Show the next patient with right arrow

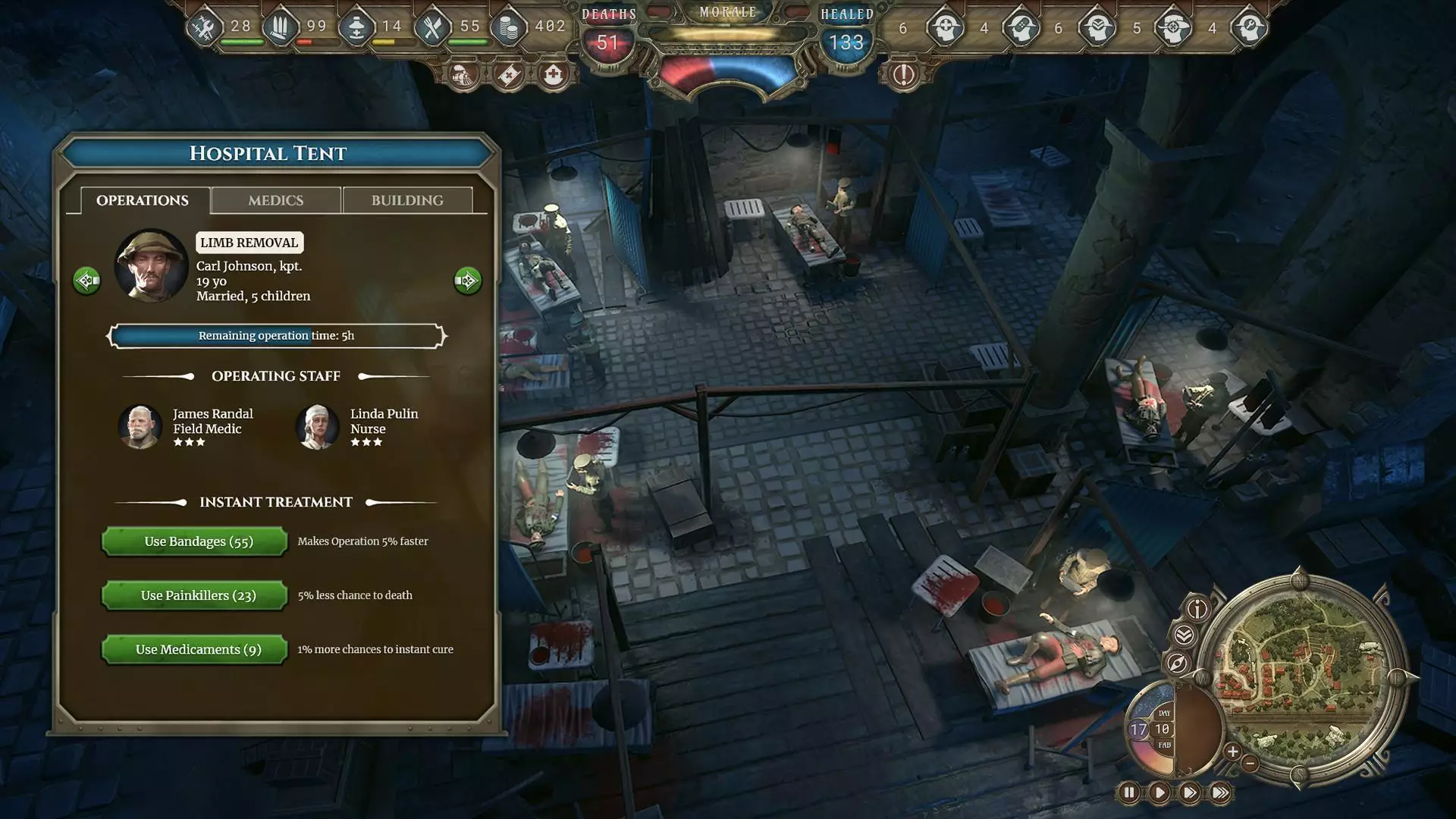click(467, 281)
